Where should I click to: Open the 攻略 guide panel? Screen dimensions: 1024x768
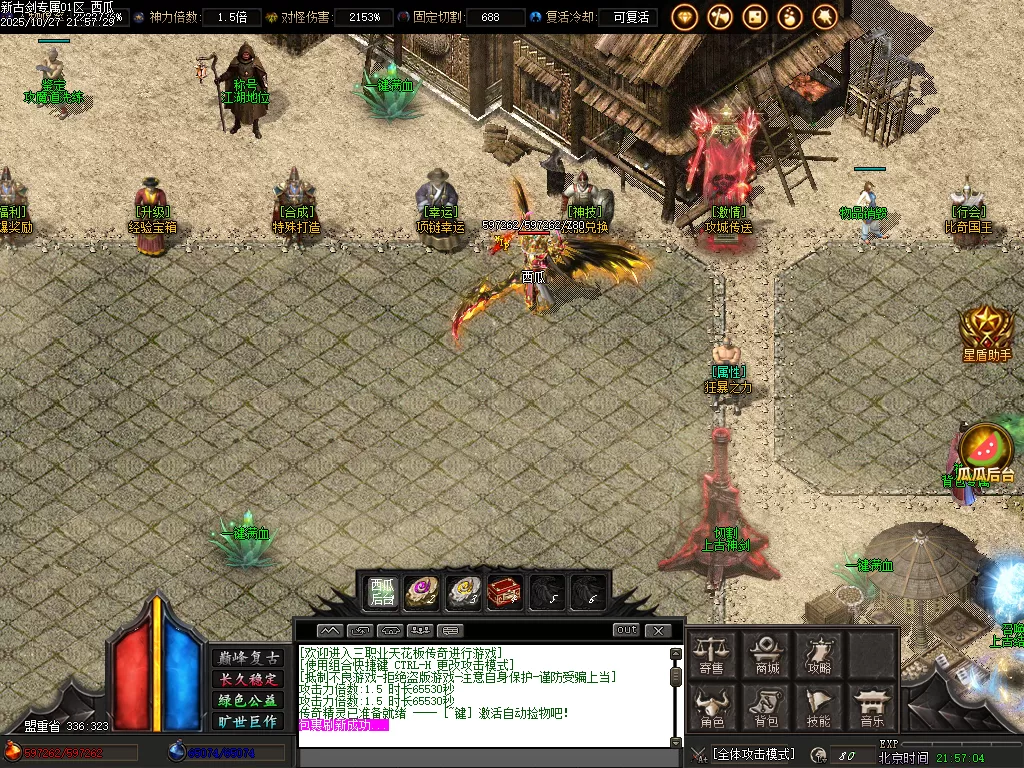pos(820,654)
